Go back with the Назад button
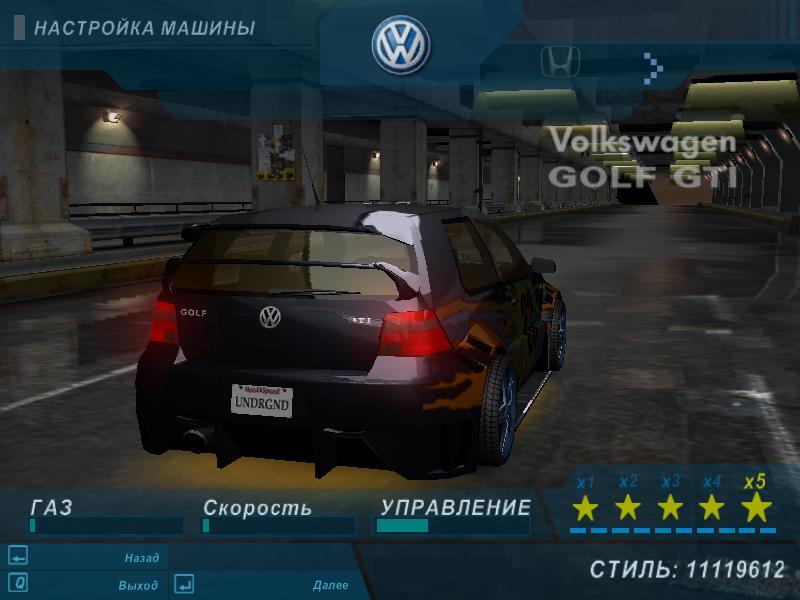 tap(141, 558)
